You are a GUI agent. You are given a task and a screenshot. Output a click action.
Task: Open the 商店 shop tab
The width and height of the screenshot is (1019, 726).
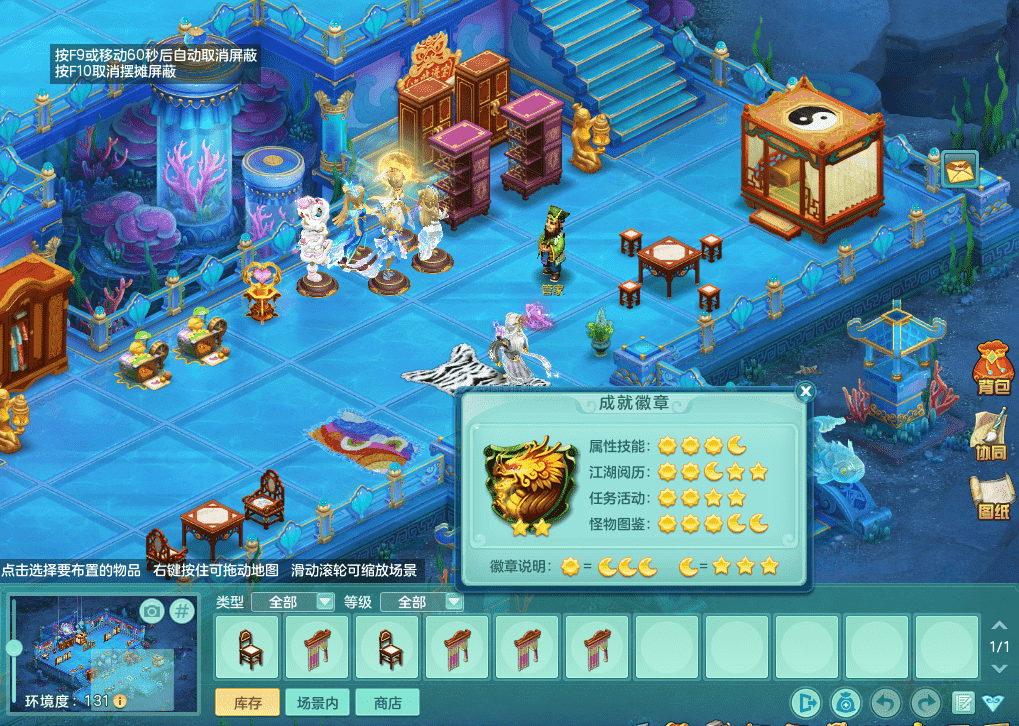387,703
